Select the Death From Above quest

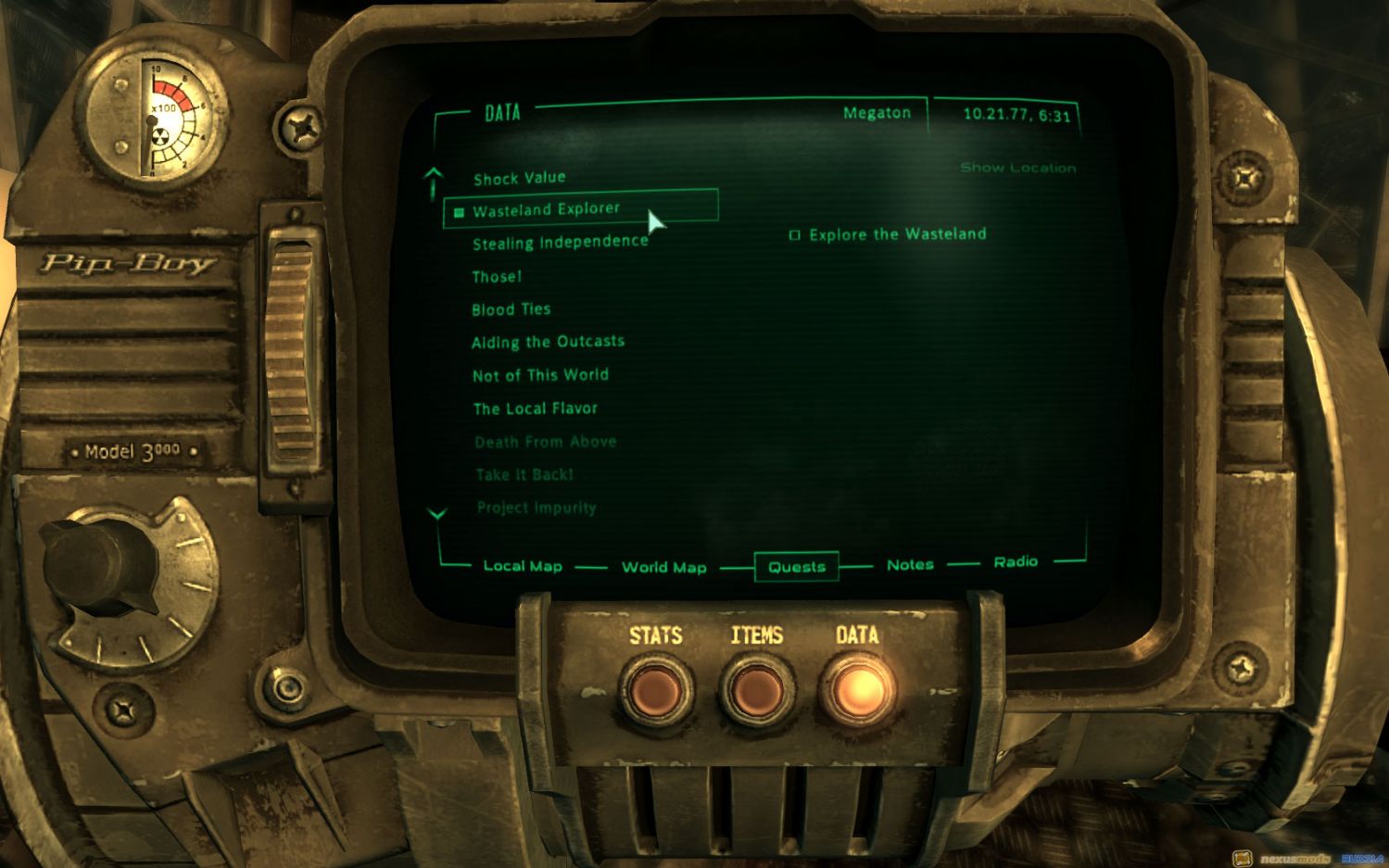coord(545,442)
